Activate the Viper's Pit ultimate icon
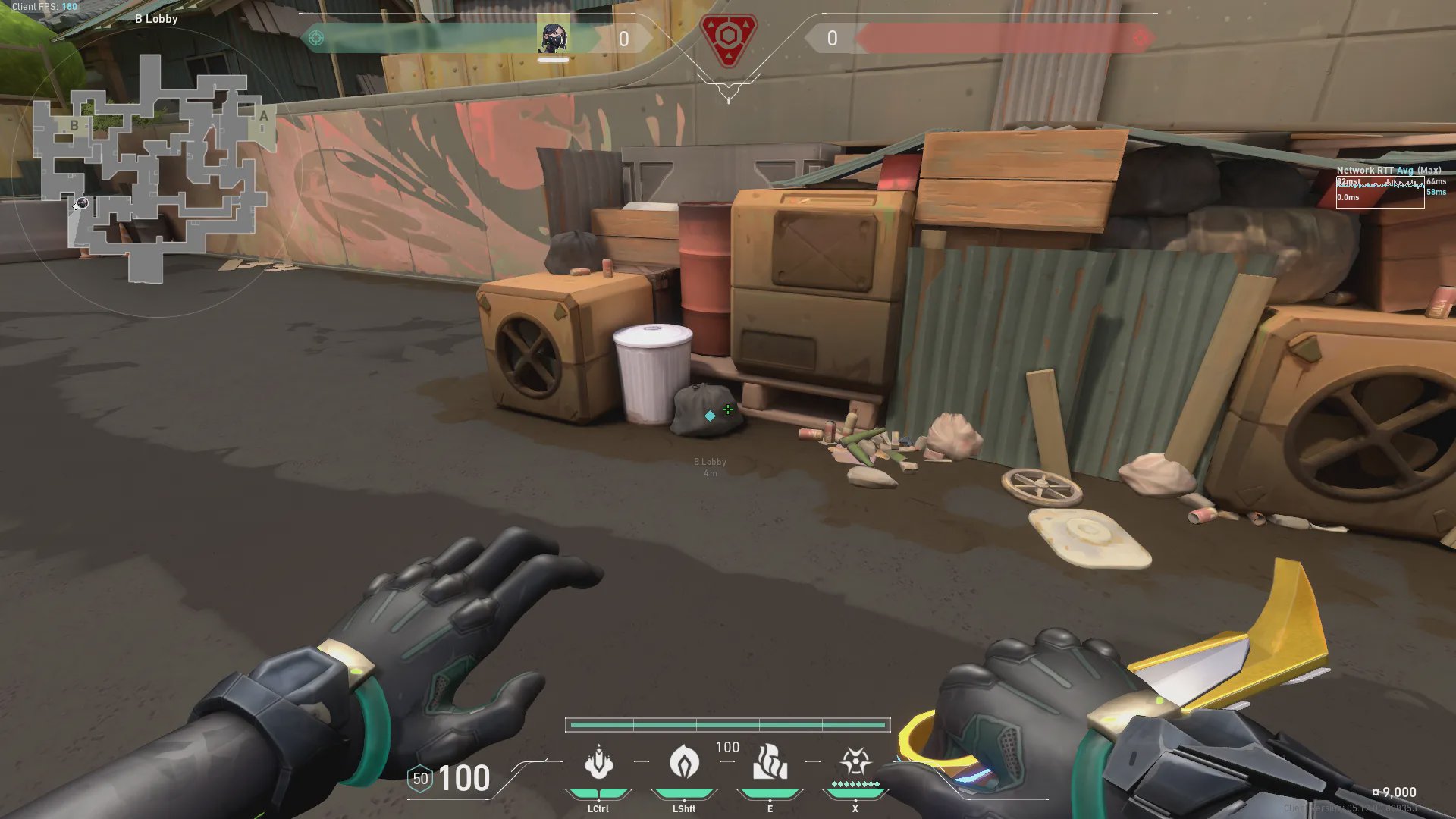The image size is (1456, 819). click(855, 761)
